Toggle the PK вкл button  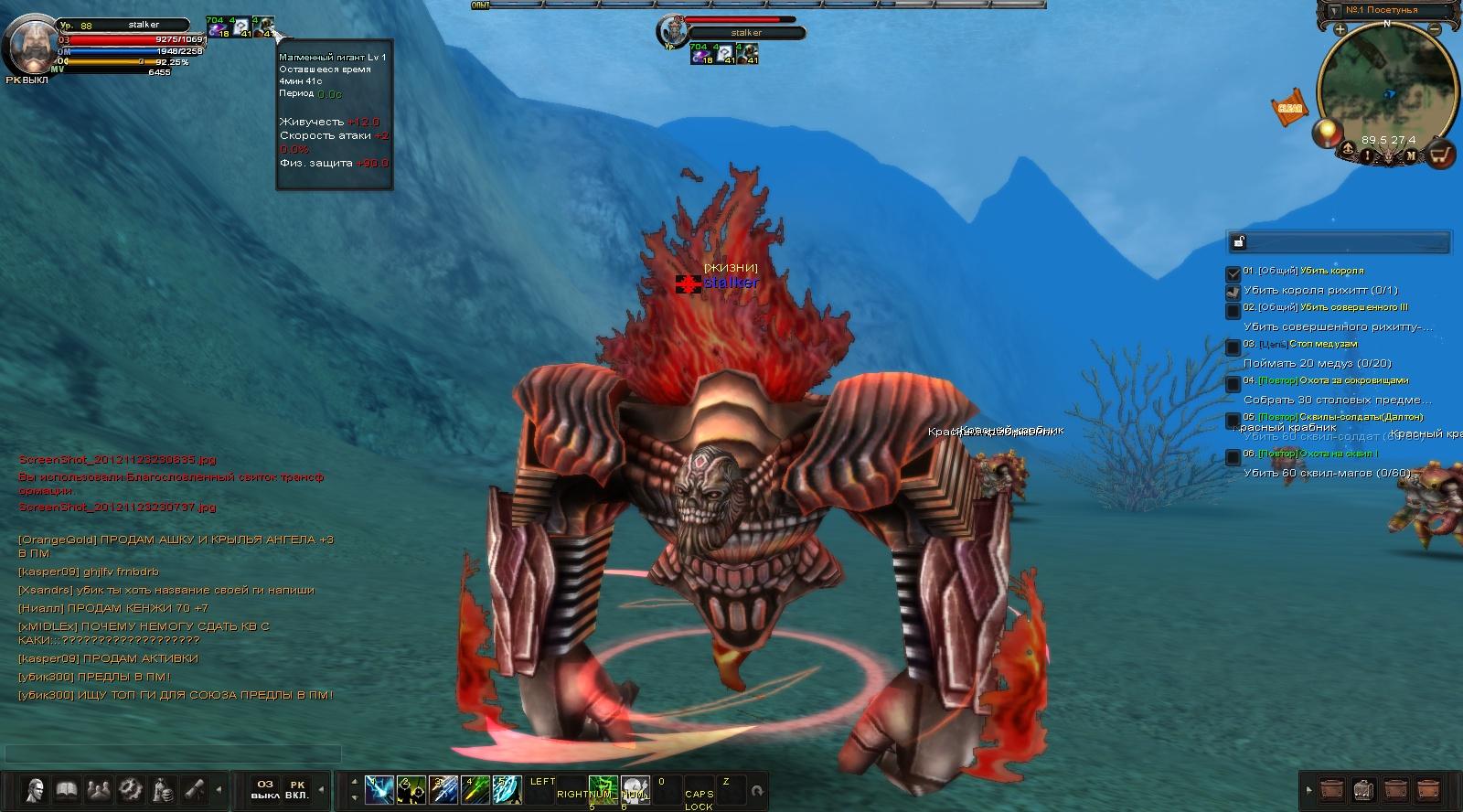click(297, 789)
